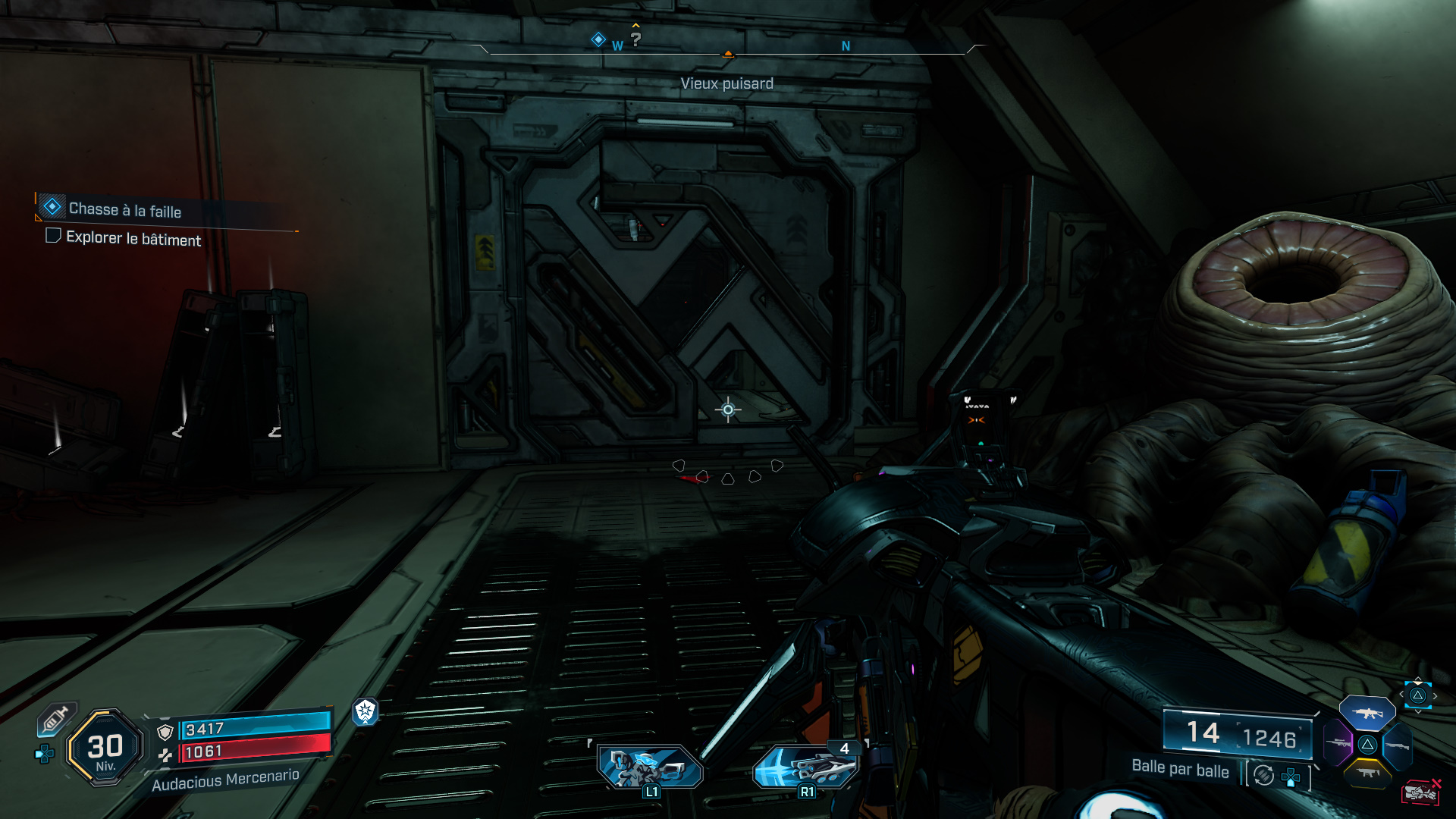The height and width of the screenshot is (819, 1456).
Task: Click the red crossed-out vehicle icon
Action: tap(1420, 792)
